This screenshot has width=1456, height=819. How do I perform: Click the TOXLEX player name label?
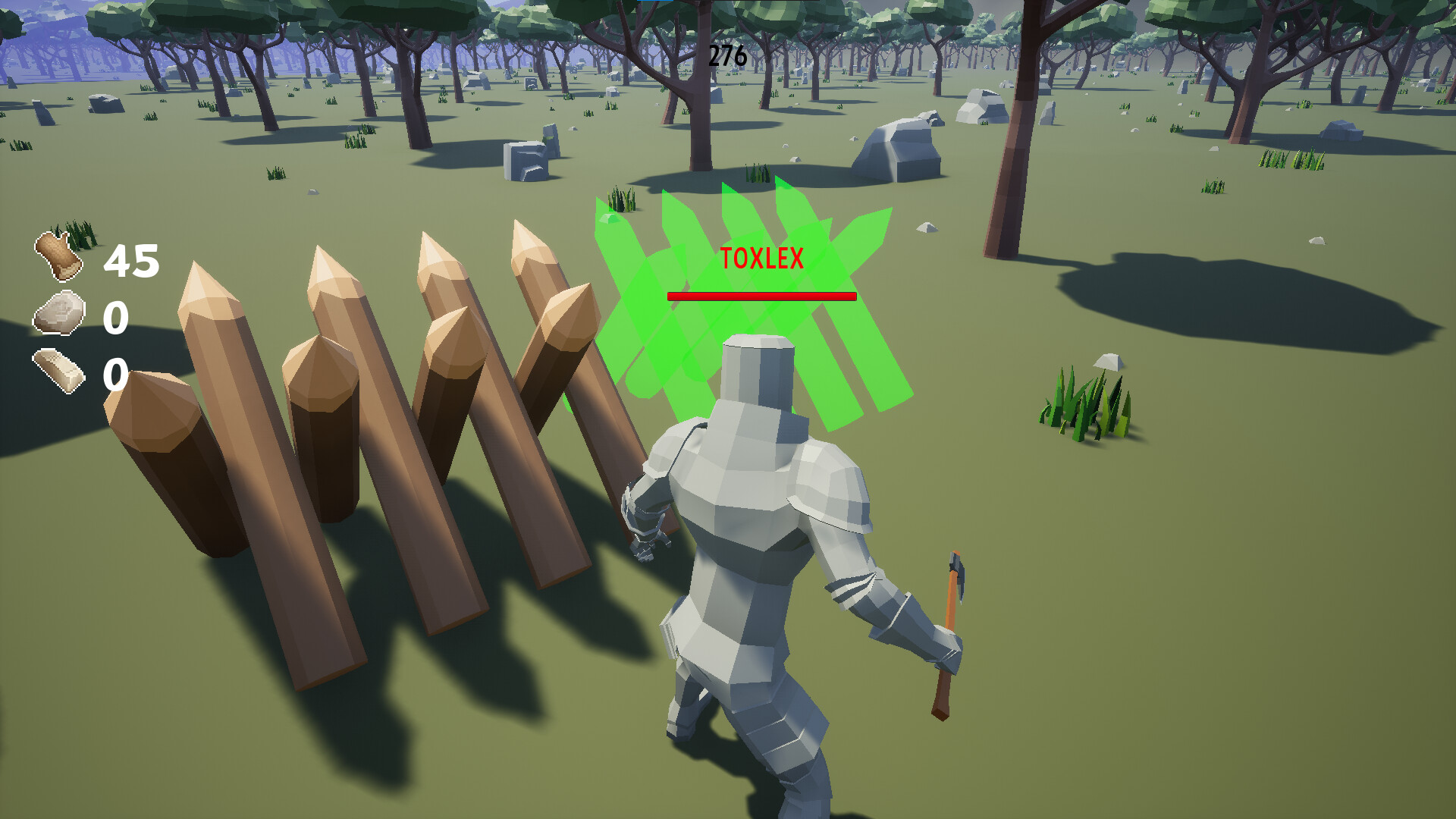[761, 258]
